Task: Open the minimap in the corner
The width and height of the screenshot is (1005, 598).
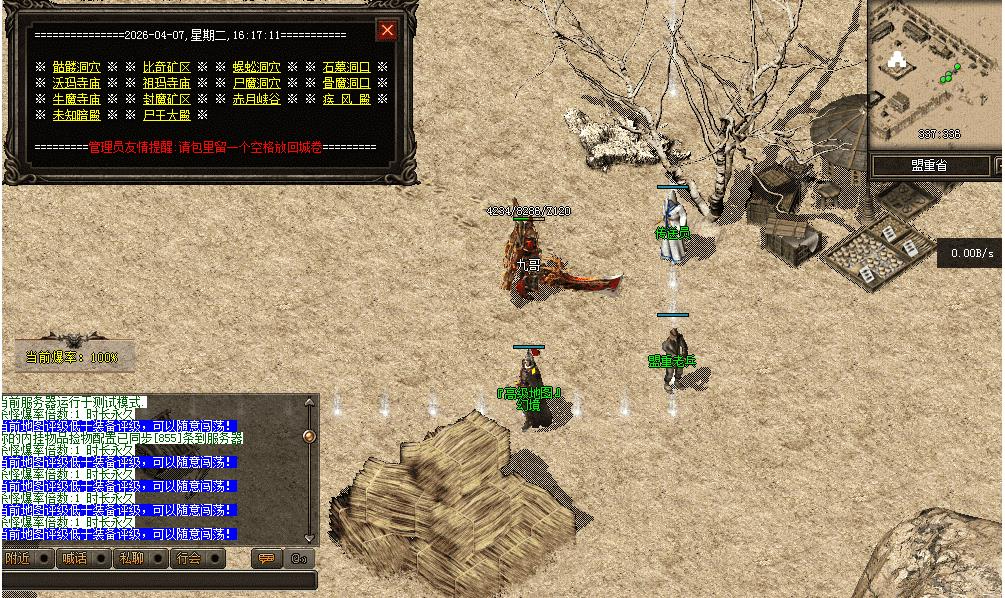Action: pos(934,75)
